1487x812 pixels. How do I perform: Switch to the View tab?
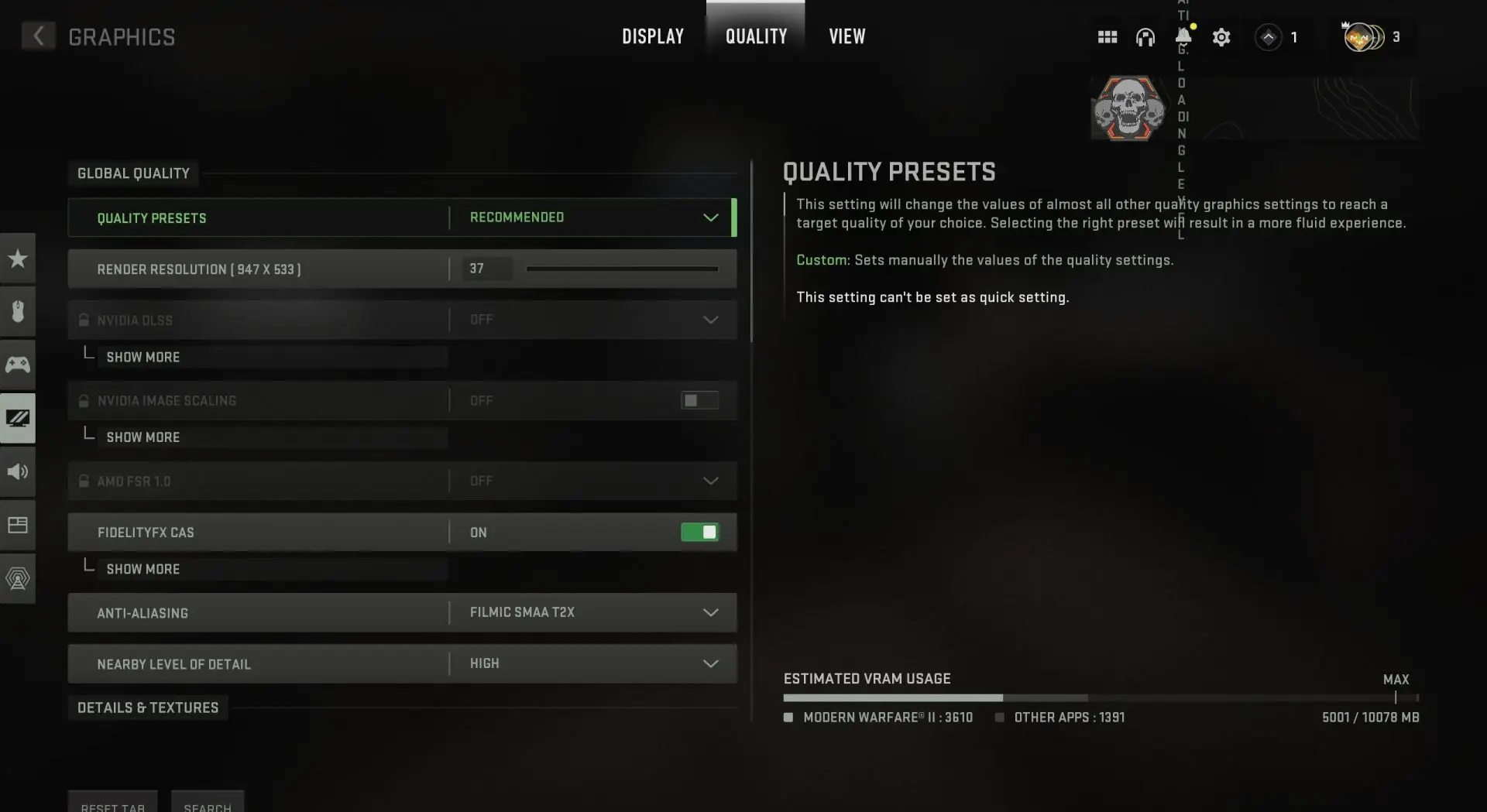pos(847,36)
